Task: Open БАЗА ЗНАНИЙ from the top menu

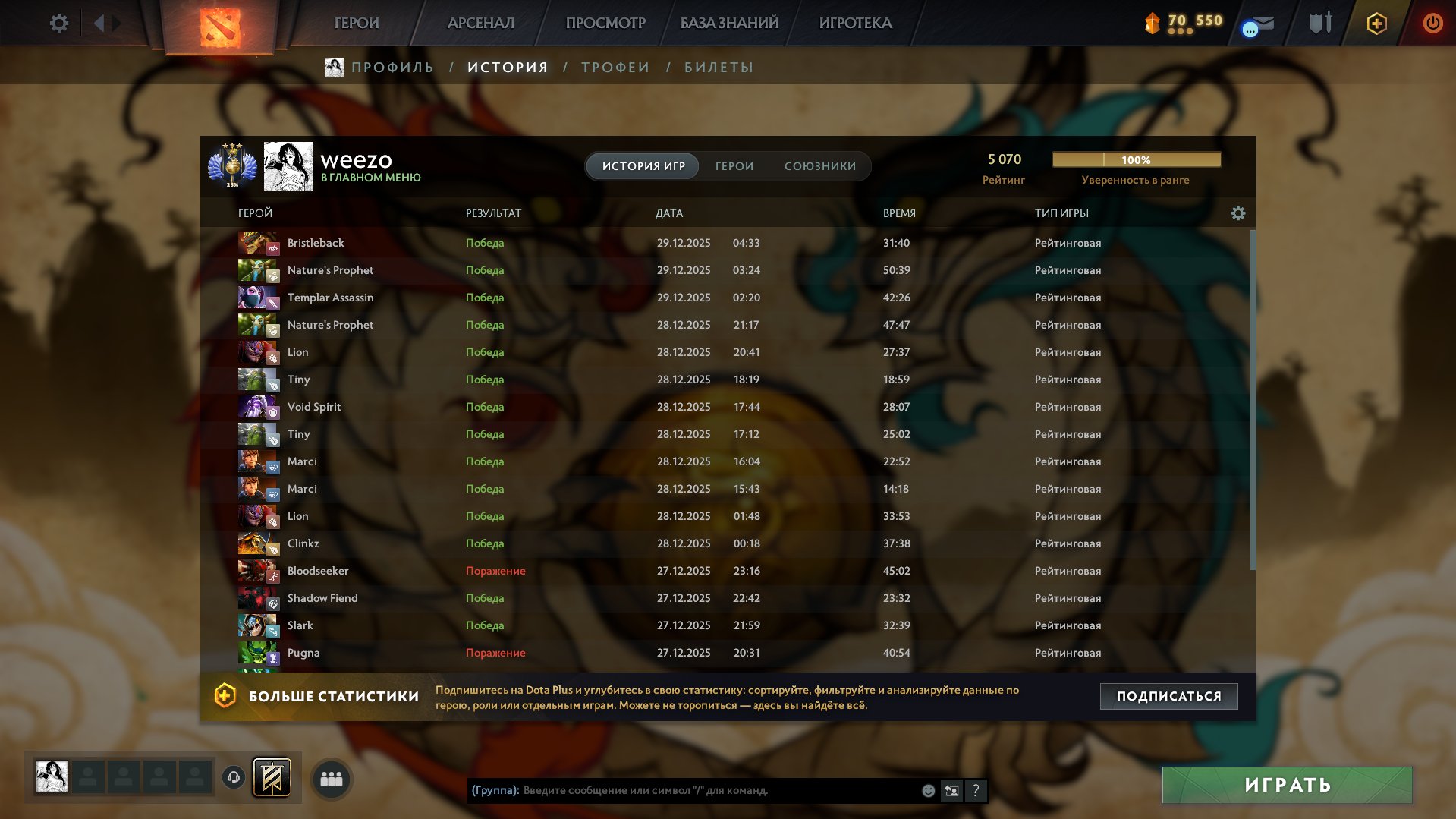Action: point(728,23)
